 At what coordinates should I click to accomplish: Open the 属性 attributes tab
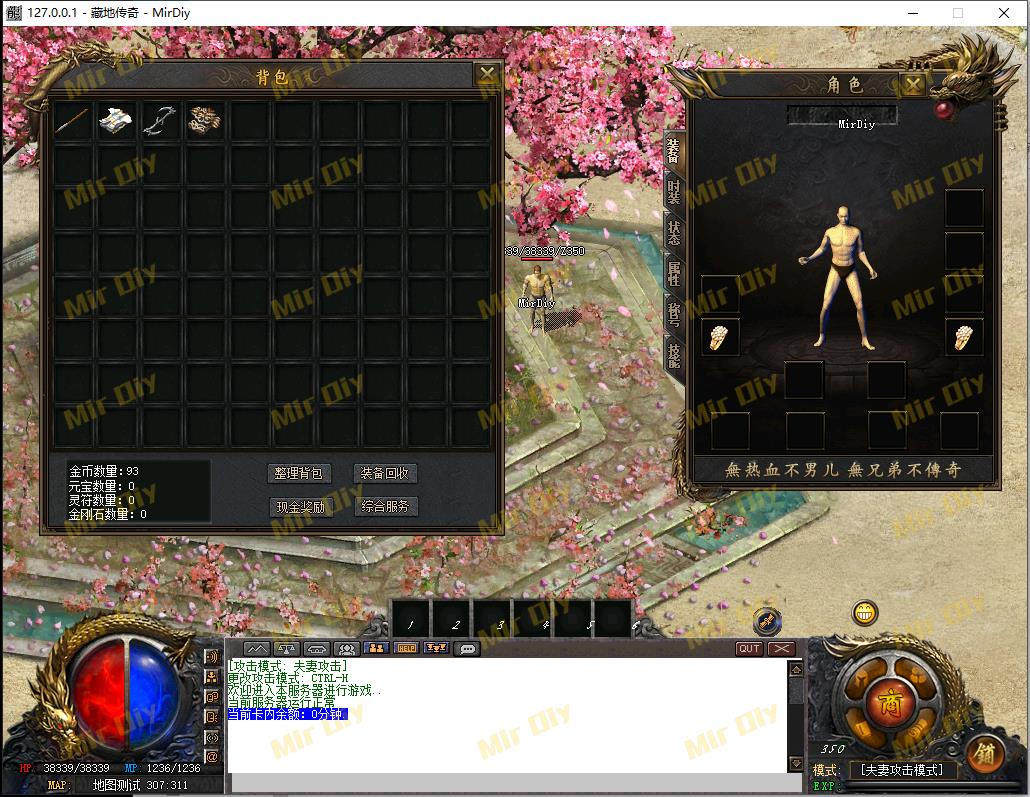point(674,270)
